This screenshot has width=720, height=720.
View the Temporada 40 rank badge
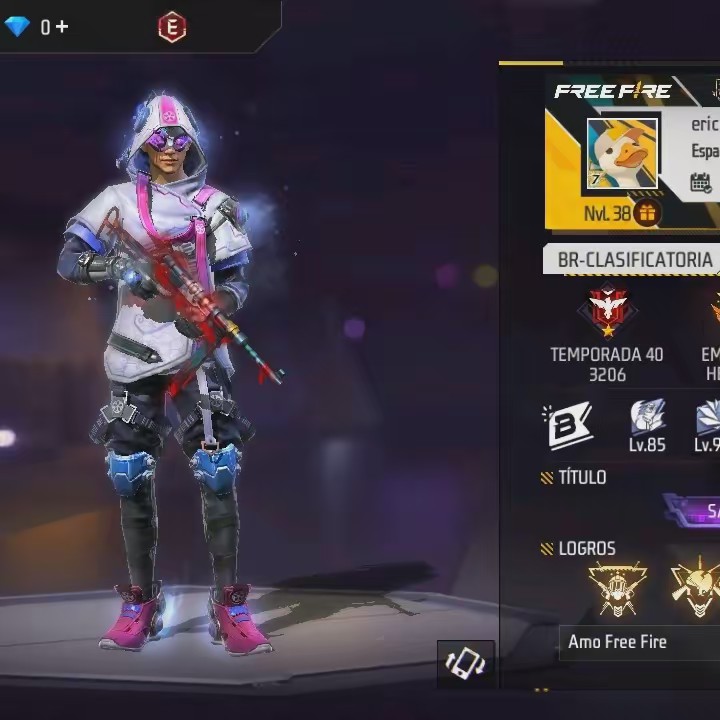click(x=606, y=313)
